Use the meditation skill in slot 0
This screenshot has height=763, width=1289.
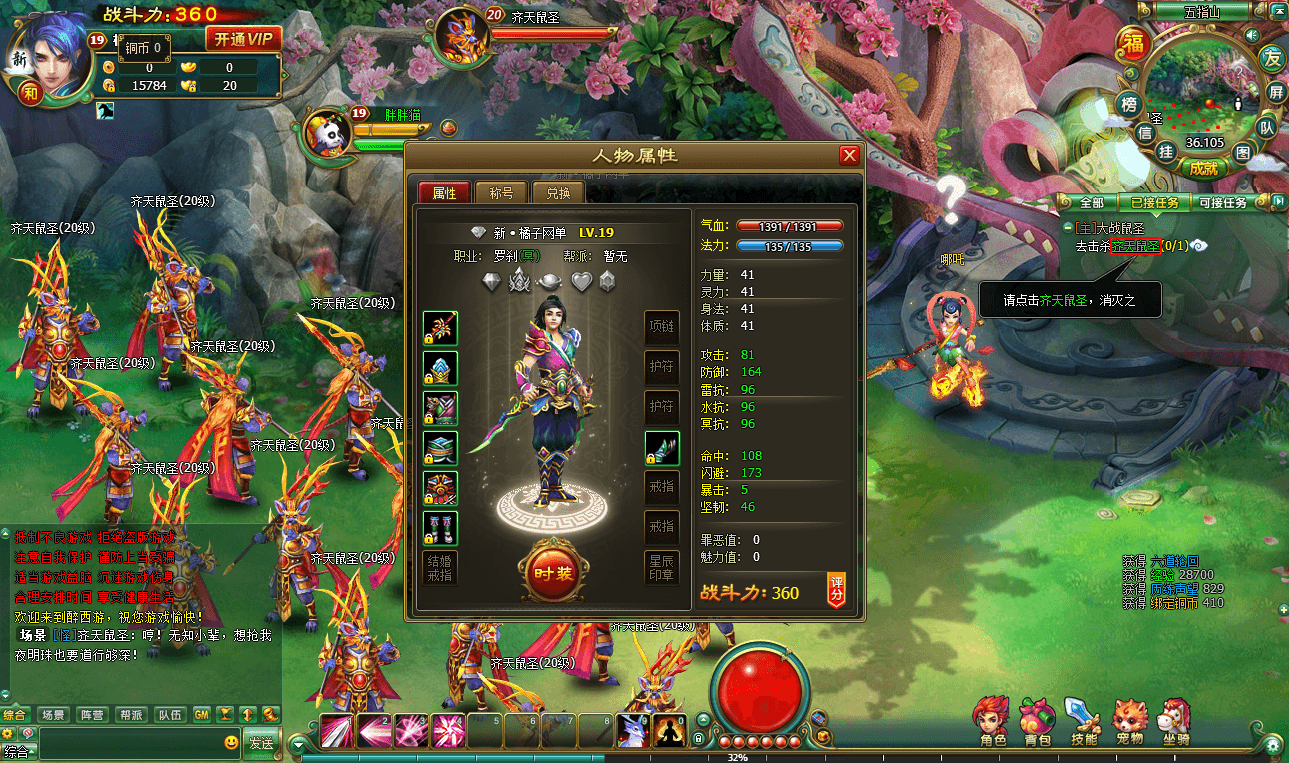click(668, 731)
